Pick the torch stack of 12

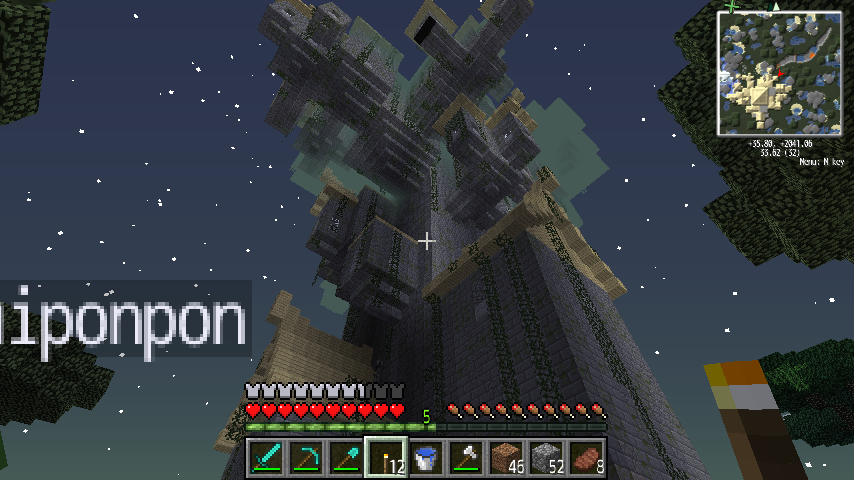(x=385, y=458)
